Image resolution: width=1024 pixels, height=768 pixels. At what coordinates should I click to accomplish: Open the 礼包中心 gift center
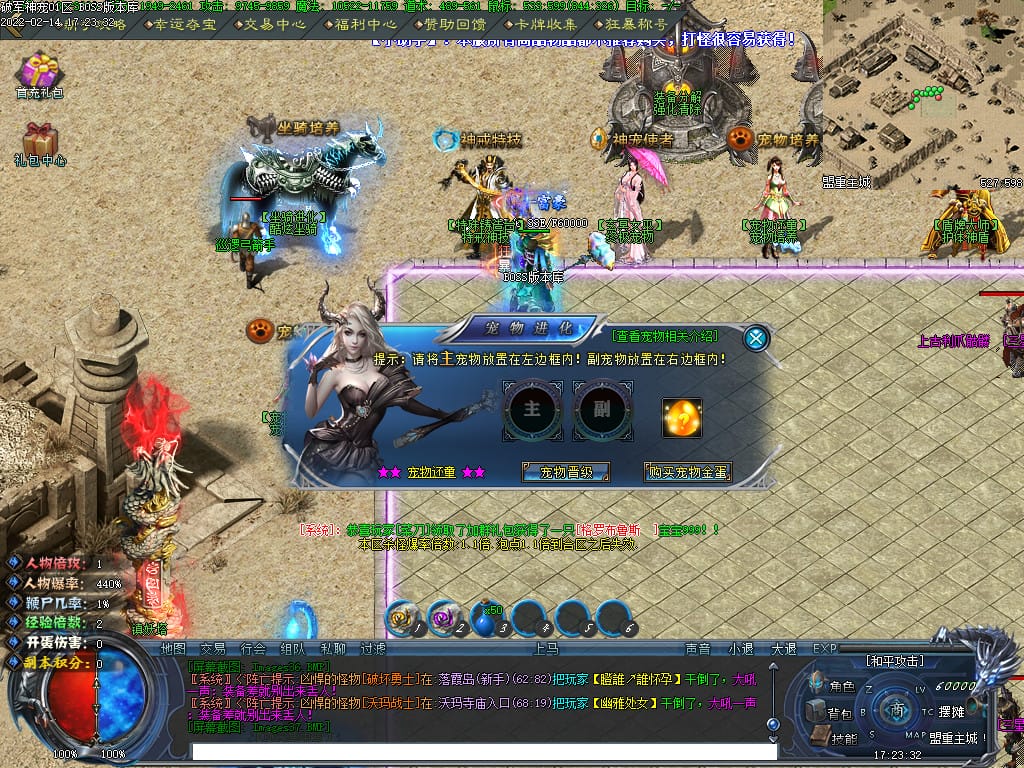click(40, 144)
